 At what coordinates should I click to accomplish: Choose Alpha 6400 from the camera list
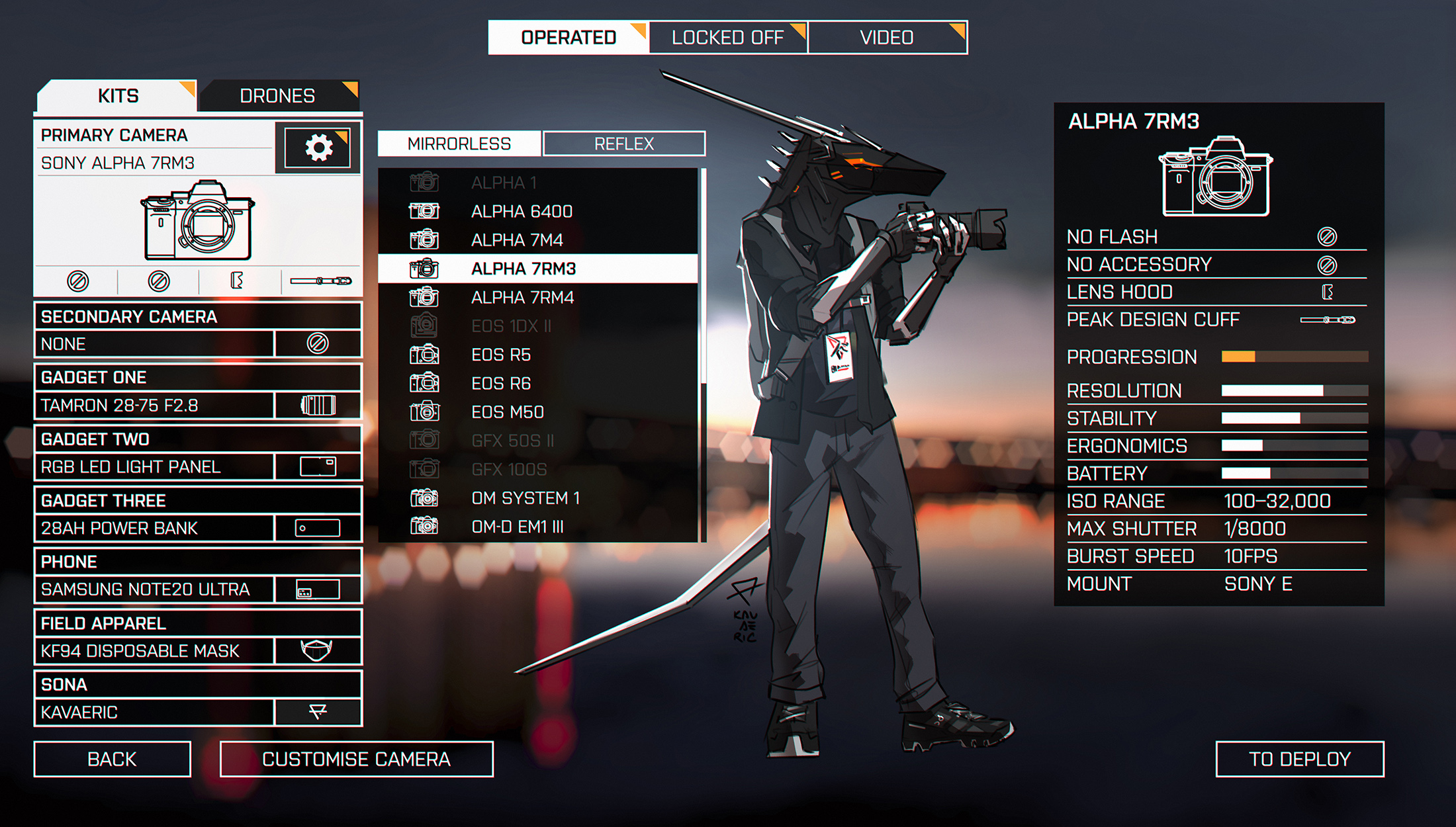tap(522, 212)
